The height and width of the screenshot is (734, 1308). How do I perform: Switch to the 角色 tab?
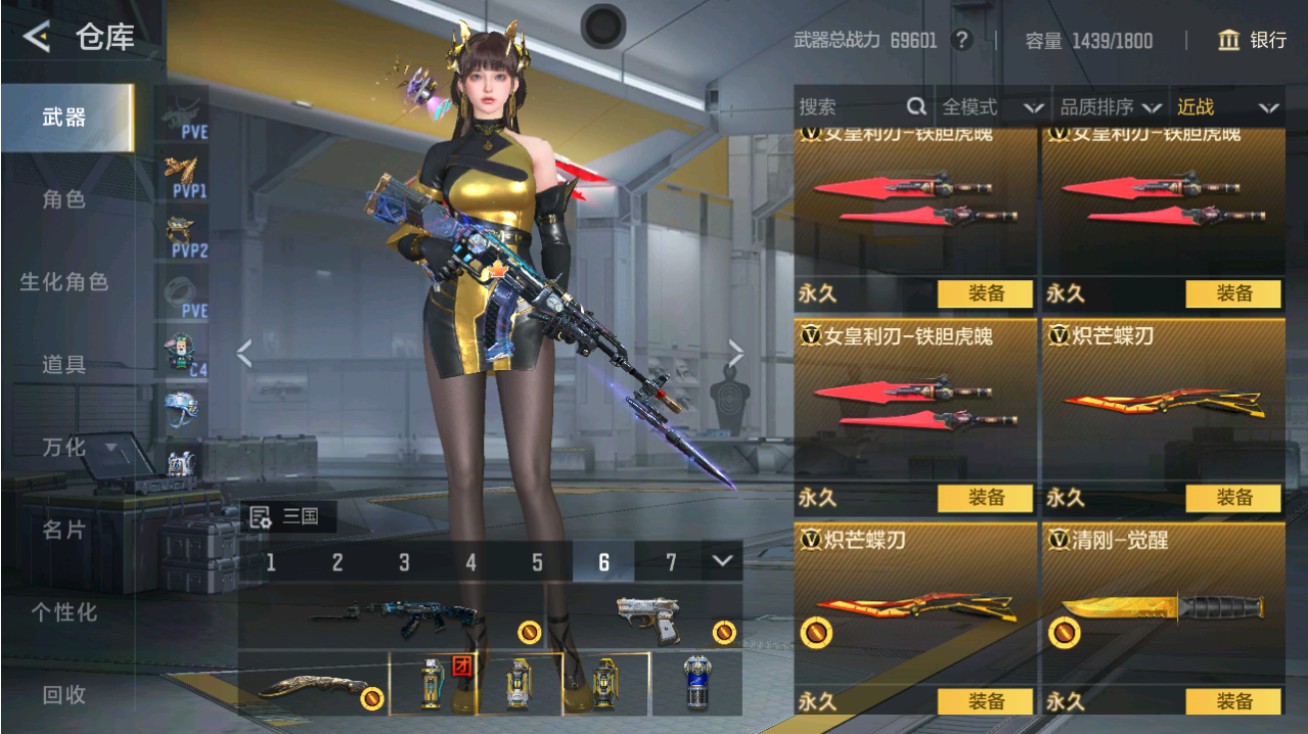62,201
